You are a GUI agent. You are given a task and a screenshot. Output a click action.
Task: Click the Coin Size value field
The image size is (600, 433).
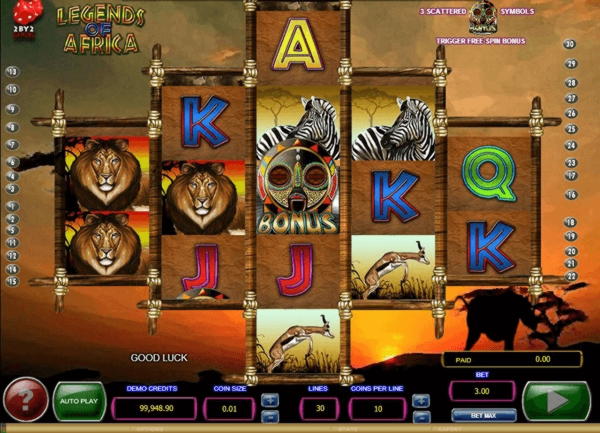coord(228,408)
